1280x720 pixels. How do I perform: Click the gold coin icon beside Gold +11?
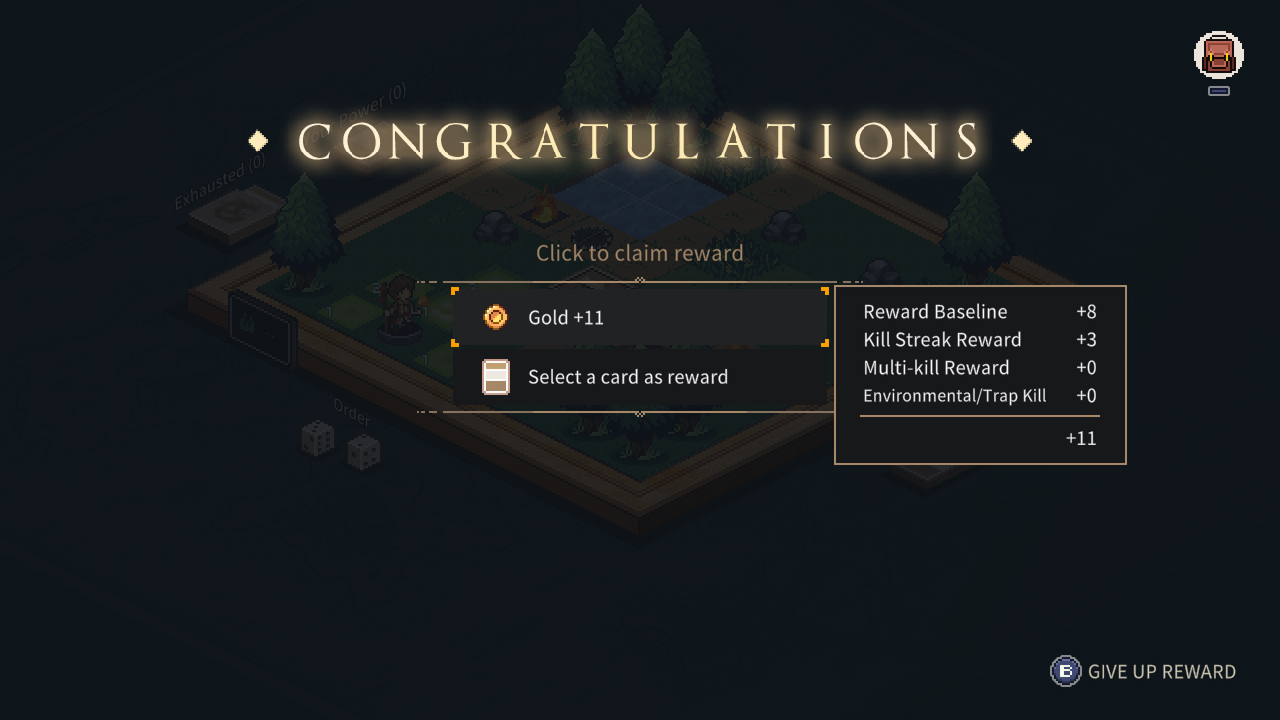[497, 317]
